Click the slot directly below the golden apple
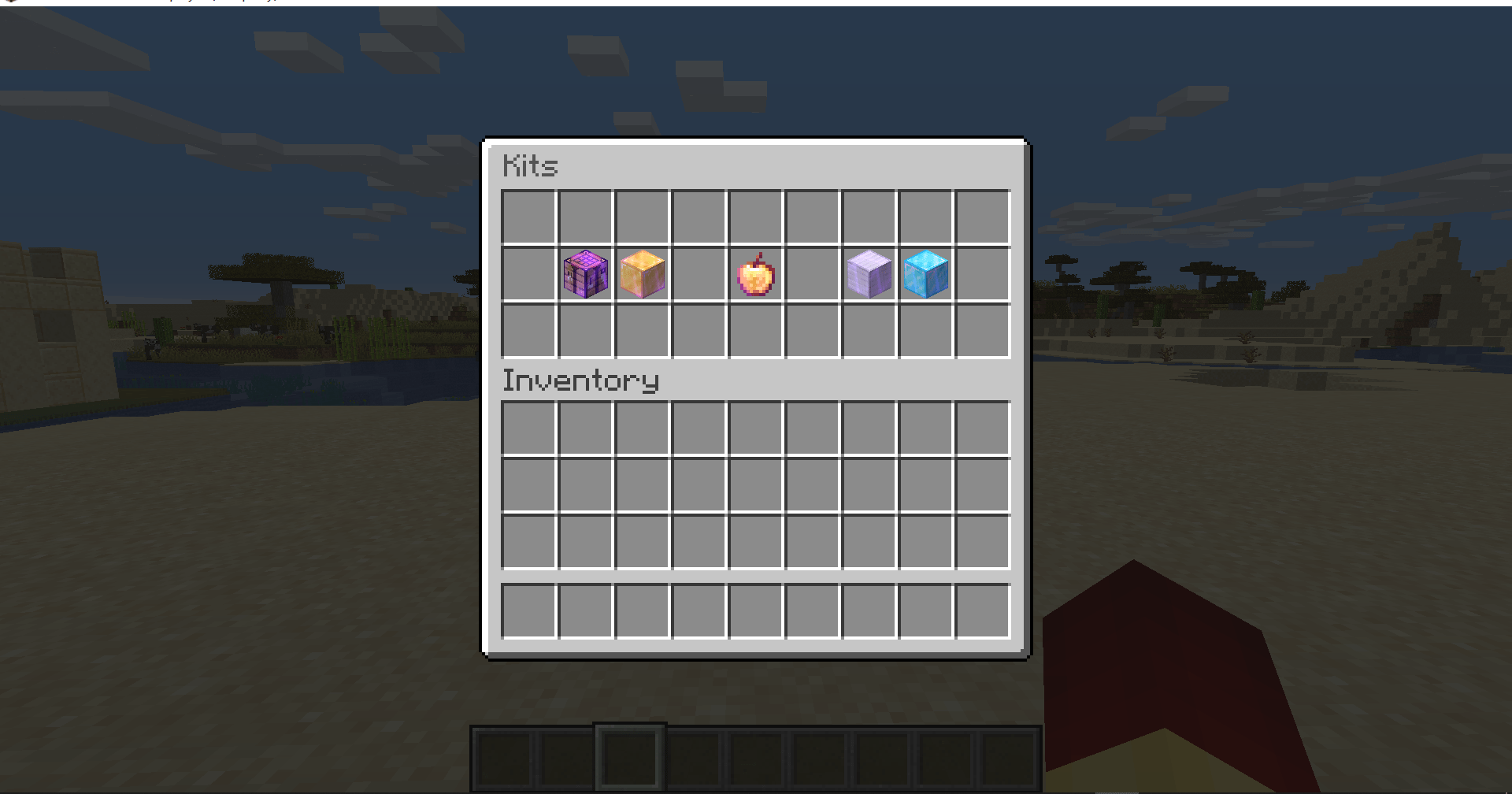Viewport: 1512px width, 794px height. point(755,331)
